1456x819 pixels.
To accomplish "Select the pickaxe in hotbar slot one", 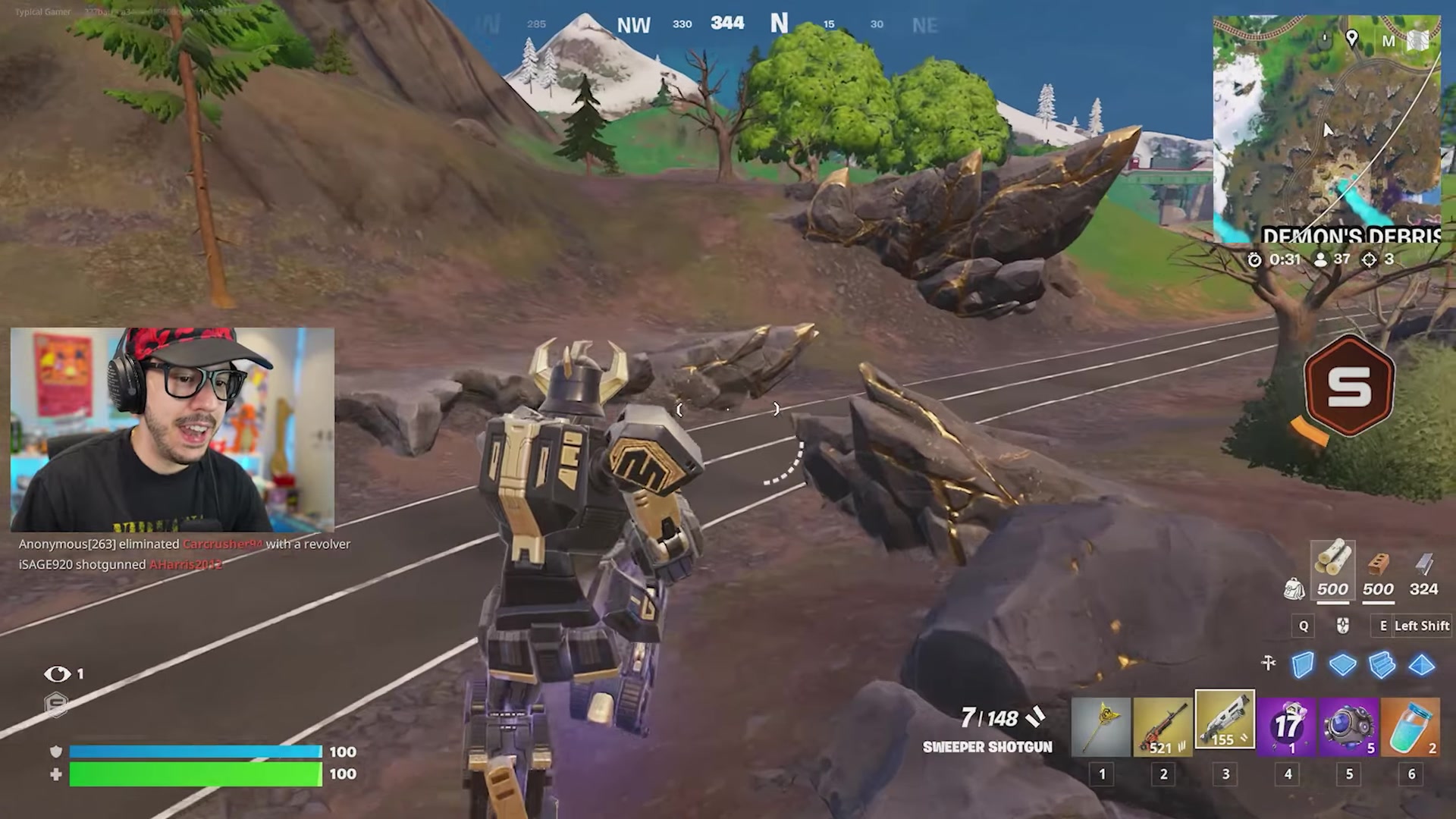I will point(1101,726).
